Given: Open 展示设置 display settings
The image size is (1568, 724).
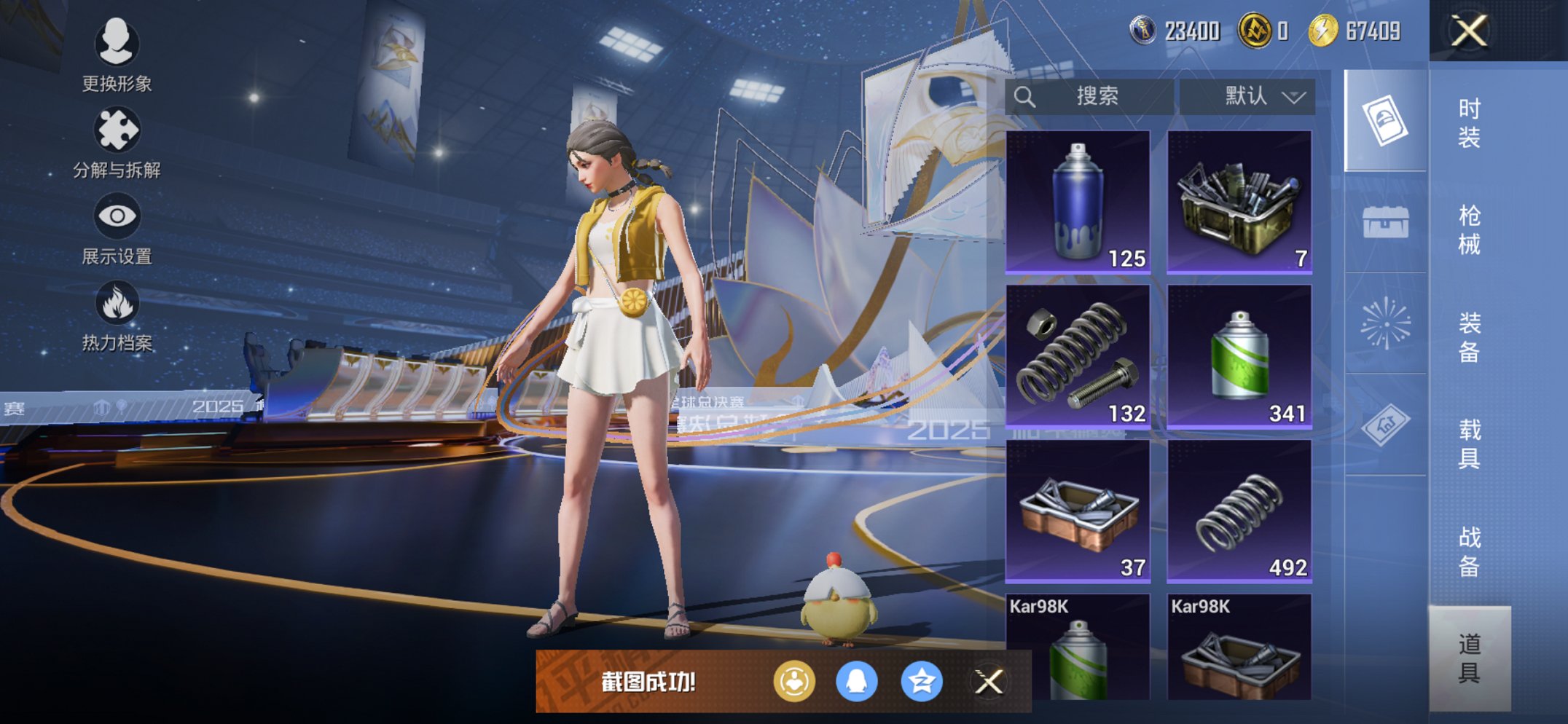Looking at the screenshot, I should pyautogui.click(x=117, y=229).
